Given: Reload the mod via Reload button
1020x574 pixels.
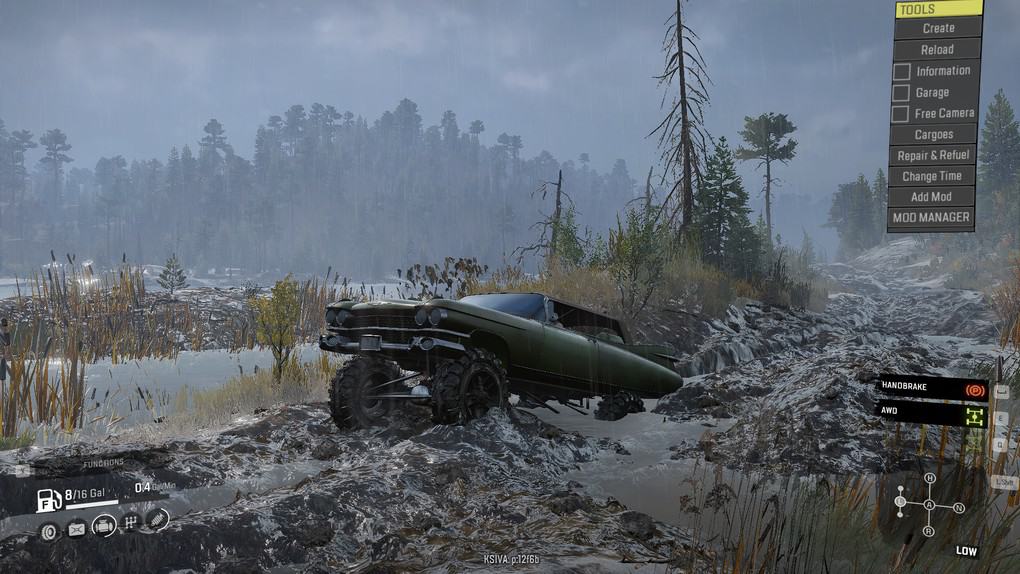Looking at the screenshot, I should [936, 49].
